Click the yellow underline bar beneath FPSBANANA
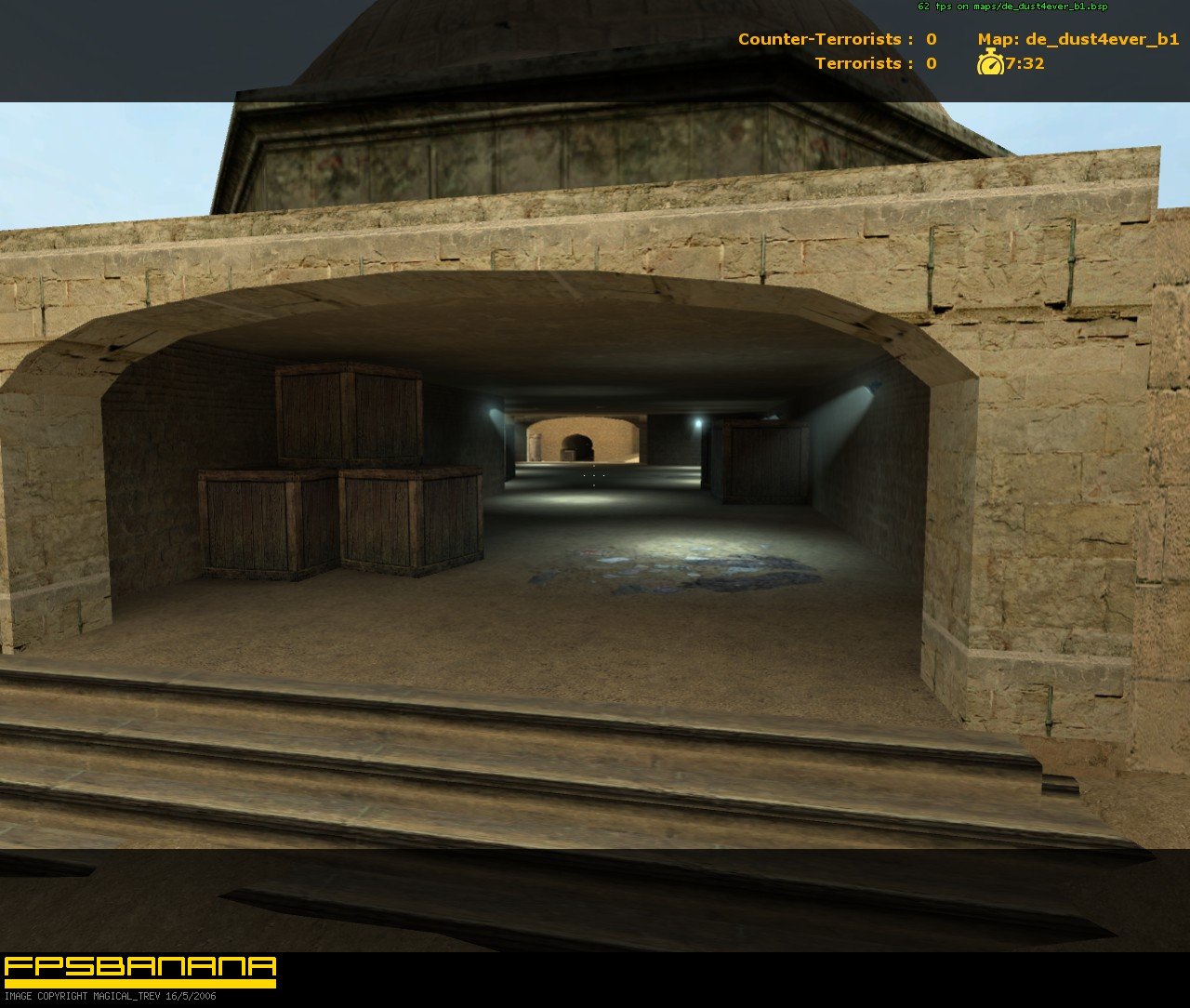Screen dimensions: 1190x1008 pyautogui.click(x=139, y=984)
